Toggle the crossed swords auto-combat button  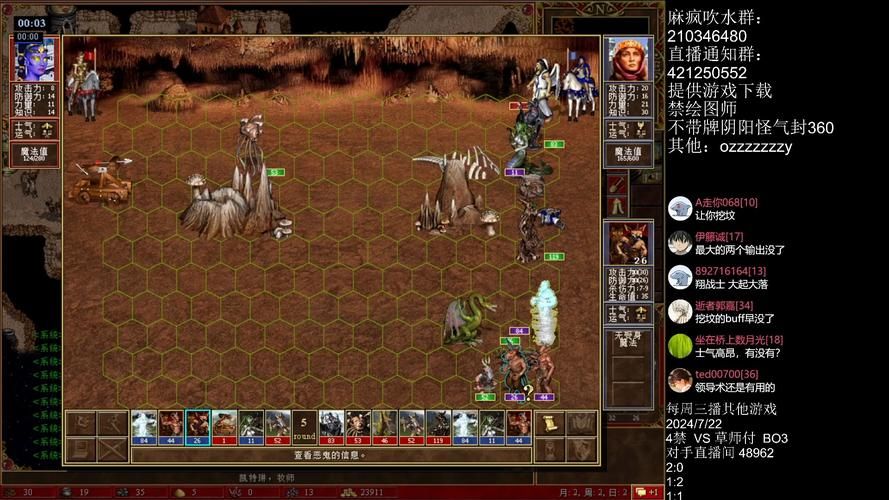click(x=114, y=450)
